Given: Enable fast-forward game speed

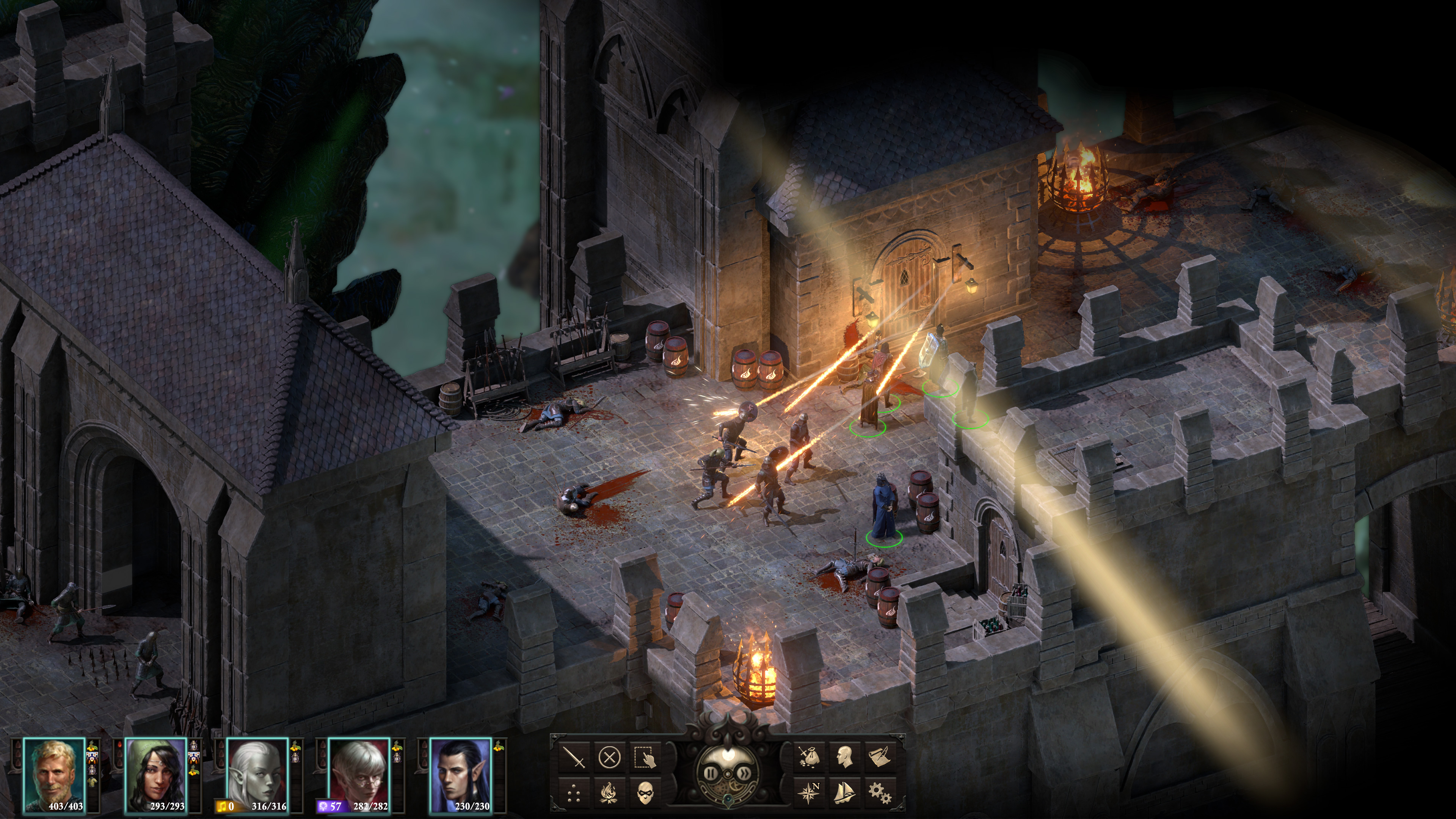Looking at the screenshot, I should pyautogui.click(x=745, y=774).
